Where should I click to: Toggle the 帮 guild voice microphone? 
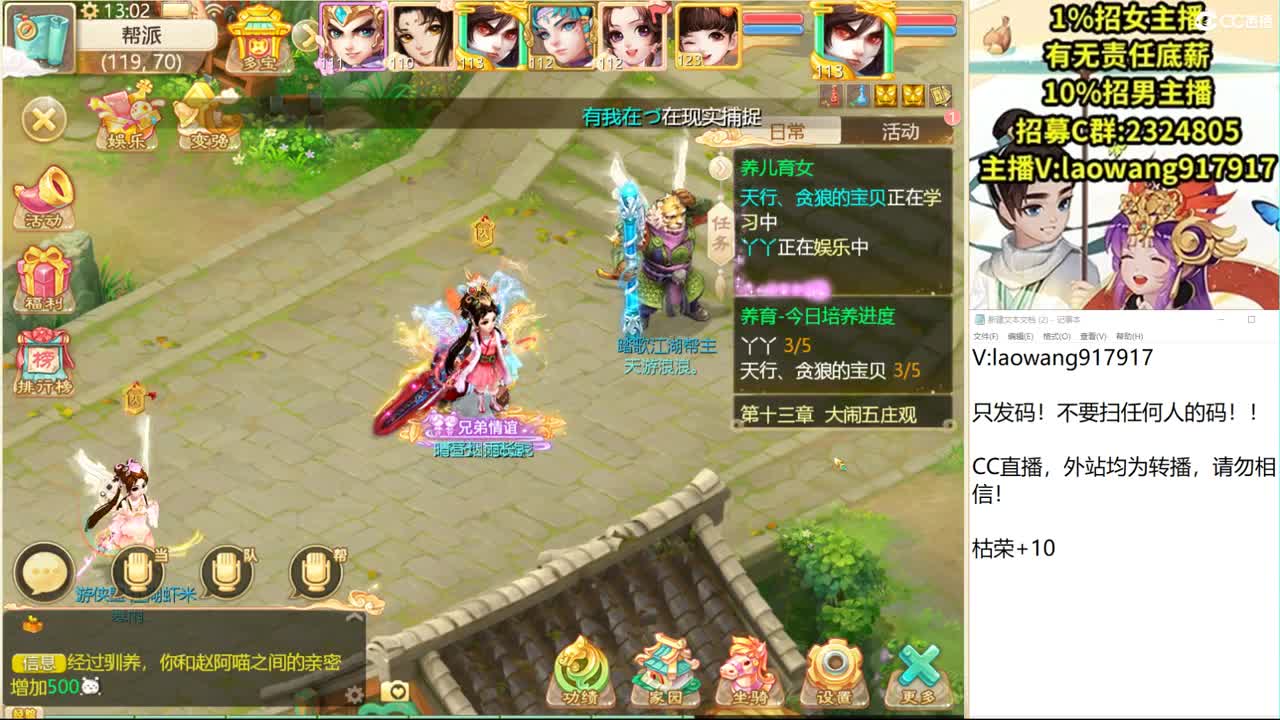(x=315, y=568)
